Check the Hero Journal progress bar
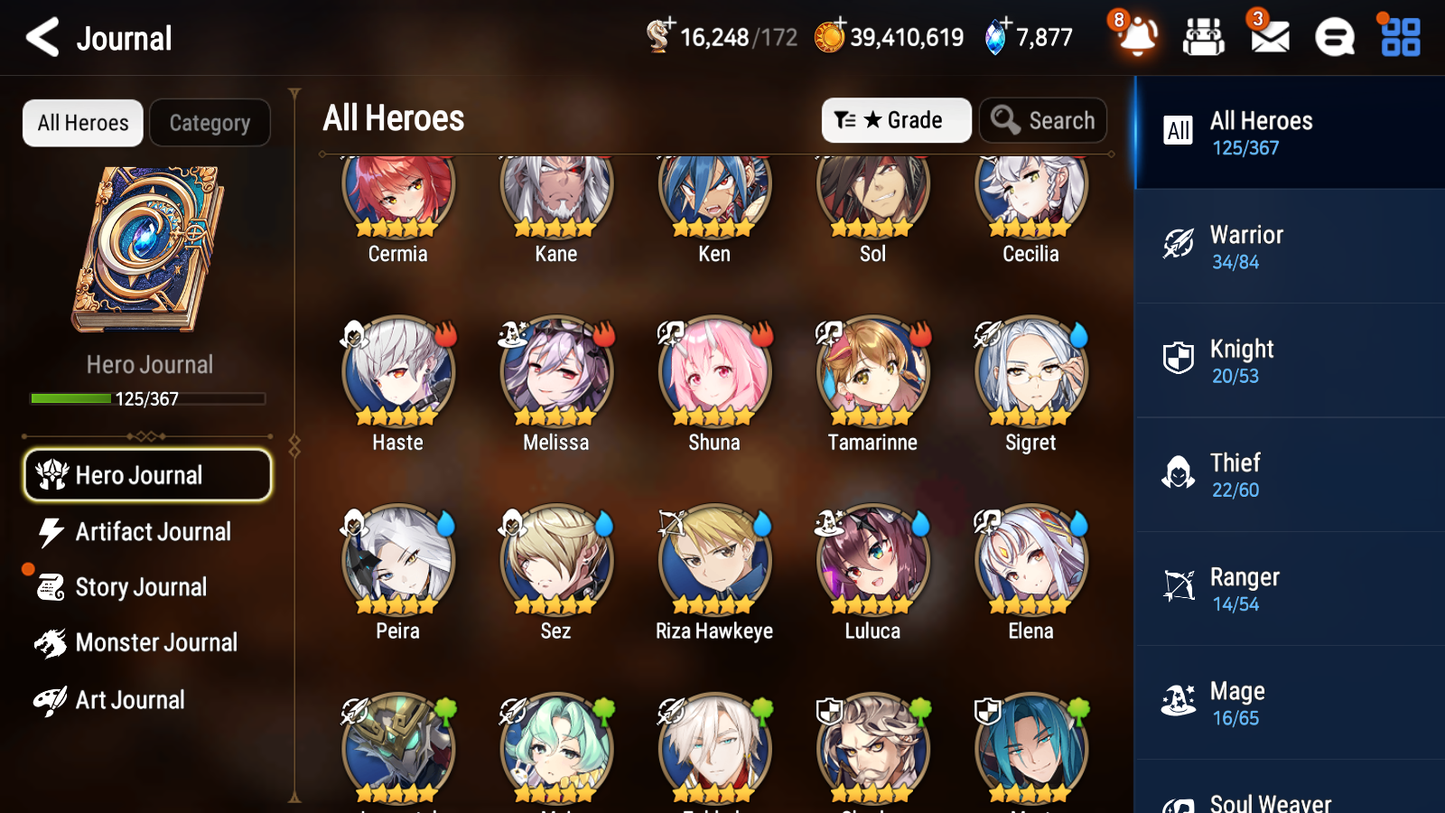The height and width of the screenshot is (813, 1445). point(149,398)
